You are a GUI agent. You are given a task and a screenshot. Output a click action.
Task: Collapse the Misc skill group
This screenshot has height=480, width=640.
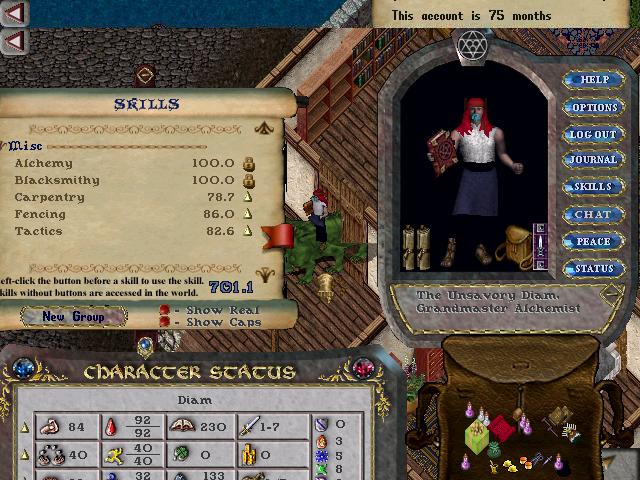pyautogui.click(x=6, y=146)
